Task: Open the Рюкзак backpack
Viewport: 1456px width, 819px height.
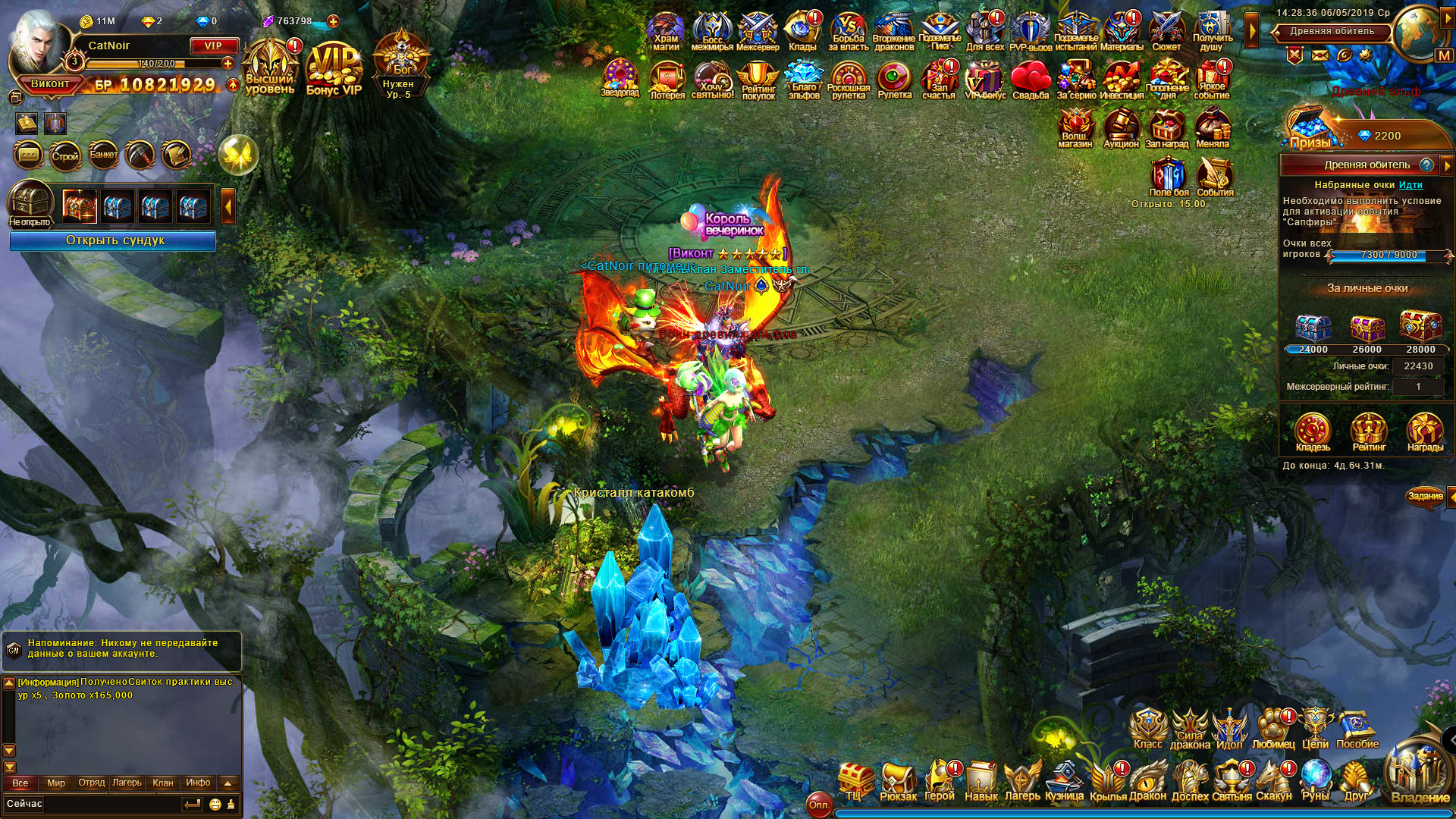Action: click(898, 781)
